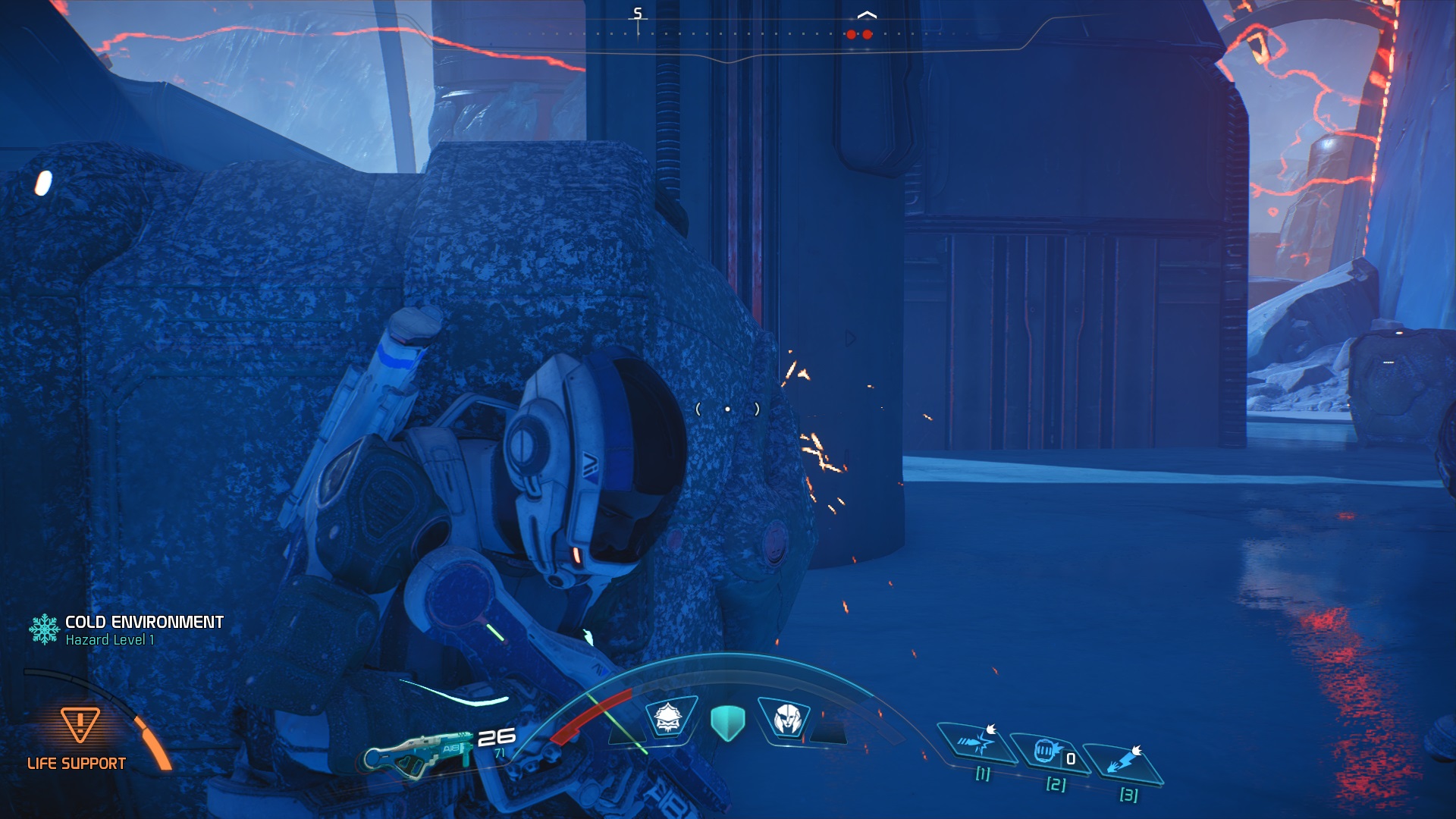Activate the concussive shot ability in slot 1

pyautogui.click(x=977, y=742)
